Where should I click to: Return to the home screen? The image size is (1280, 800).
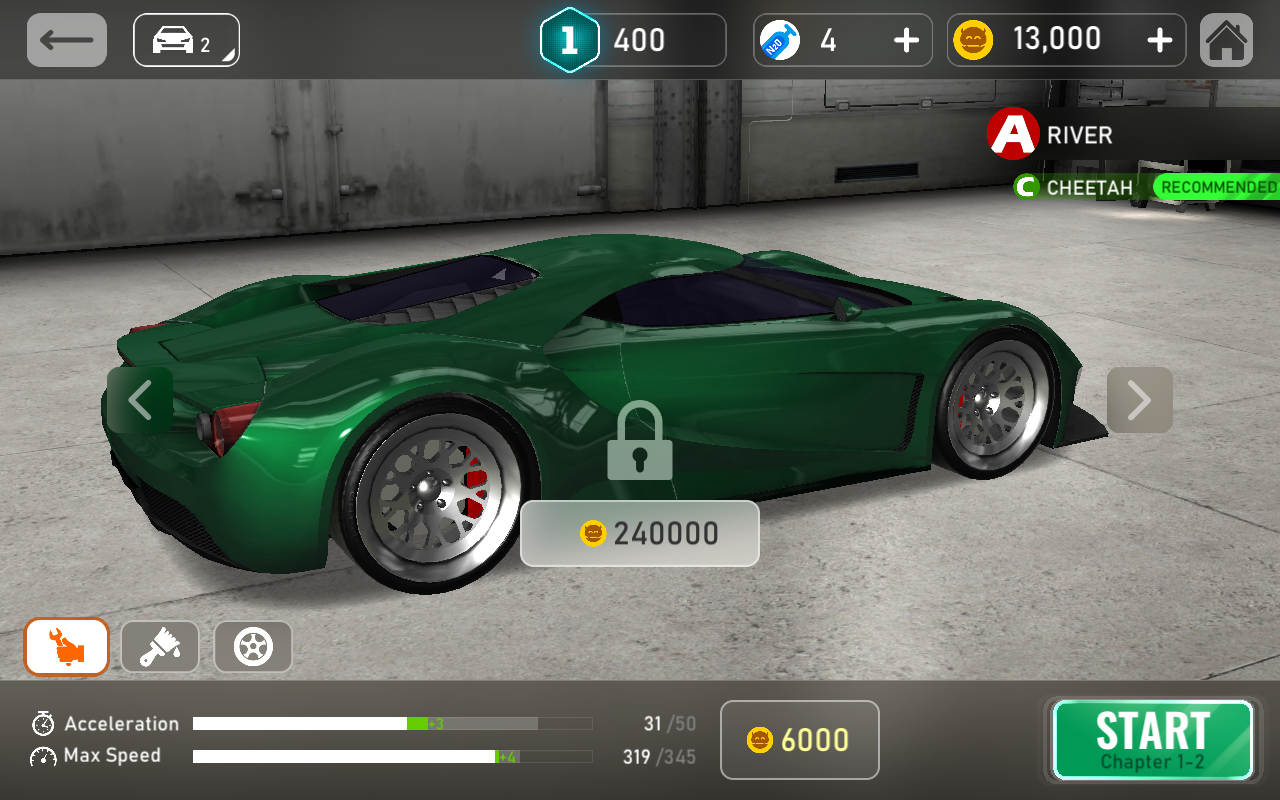pos(1226,40)
